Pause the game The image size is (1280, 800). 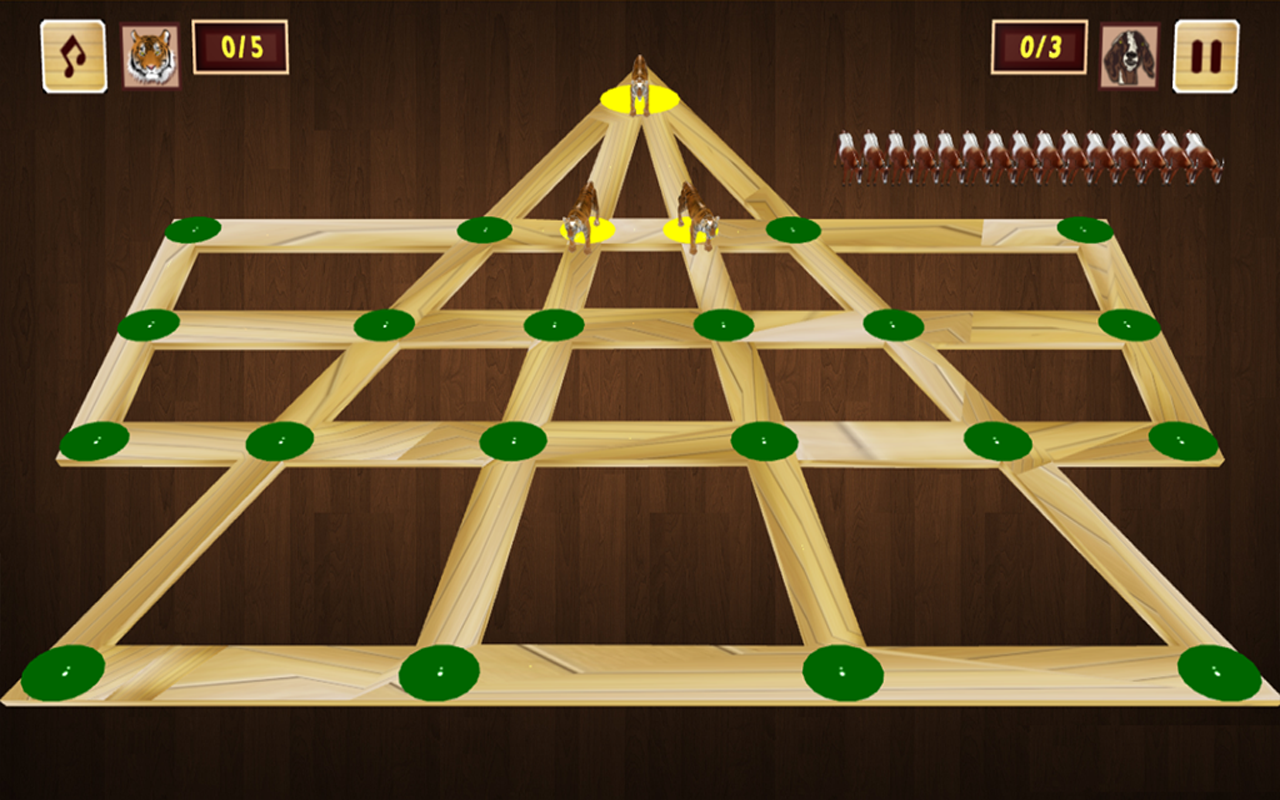[1206, 56]
